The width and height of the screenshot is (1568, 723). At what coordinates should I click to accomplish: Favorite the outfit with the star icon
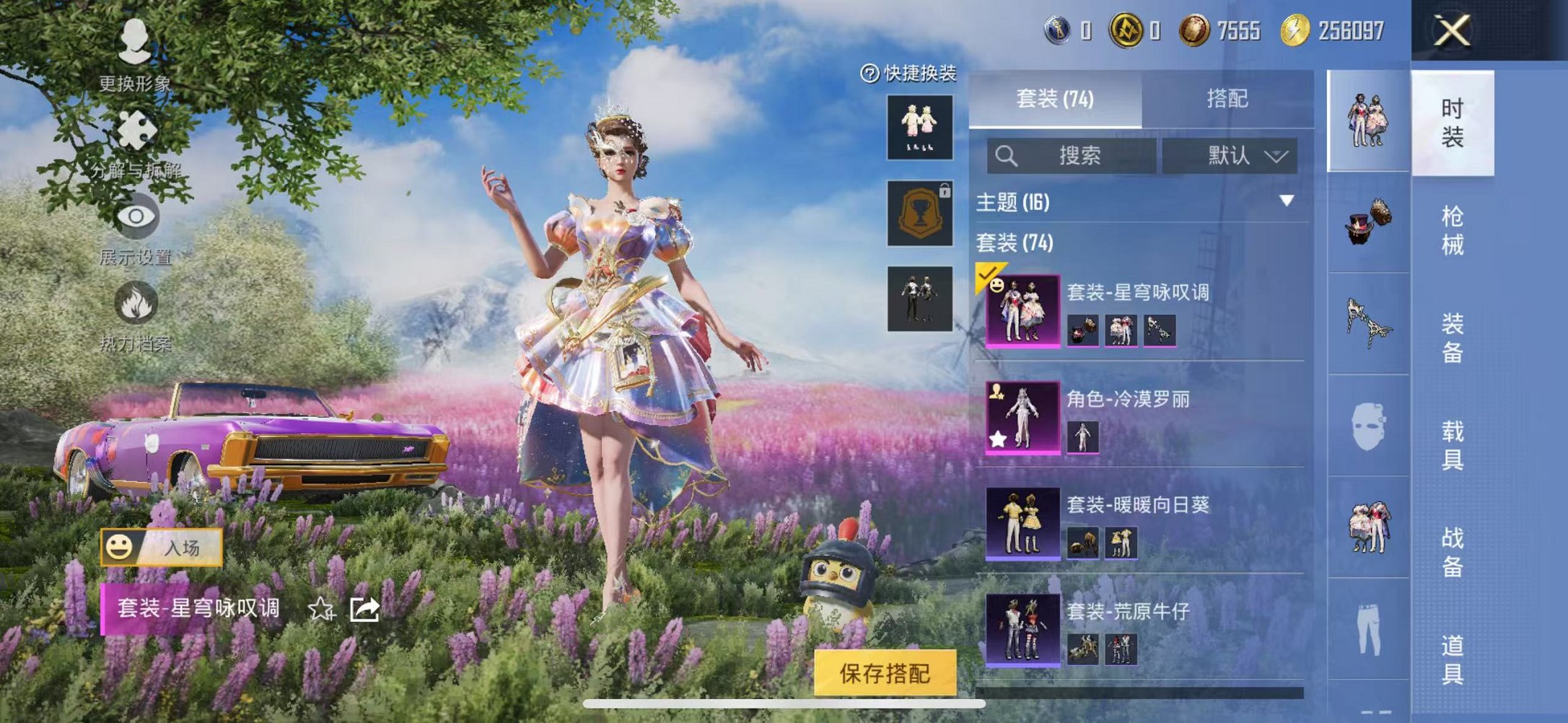(321, 610)
